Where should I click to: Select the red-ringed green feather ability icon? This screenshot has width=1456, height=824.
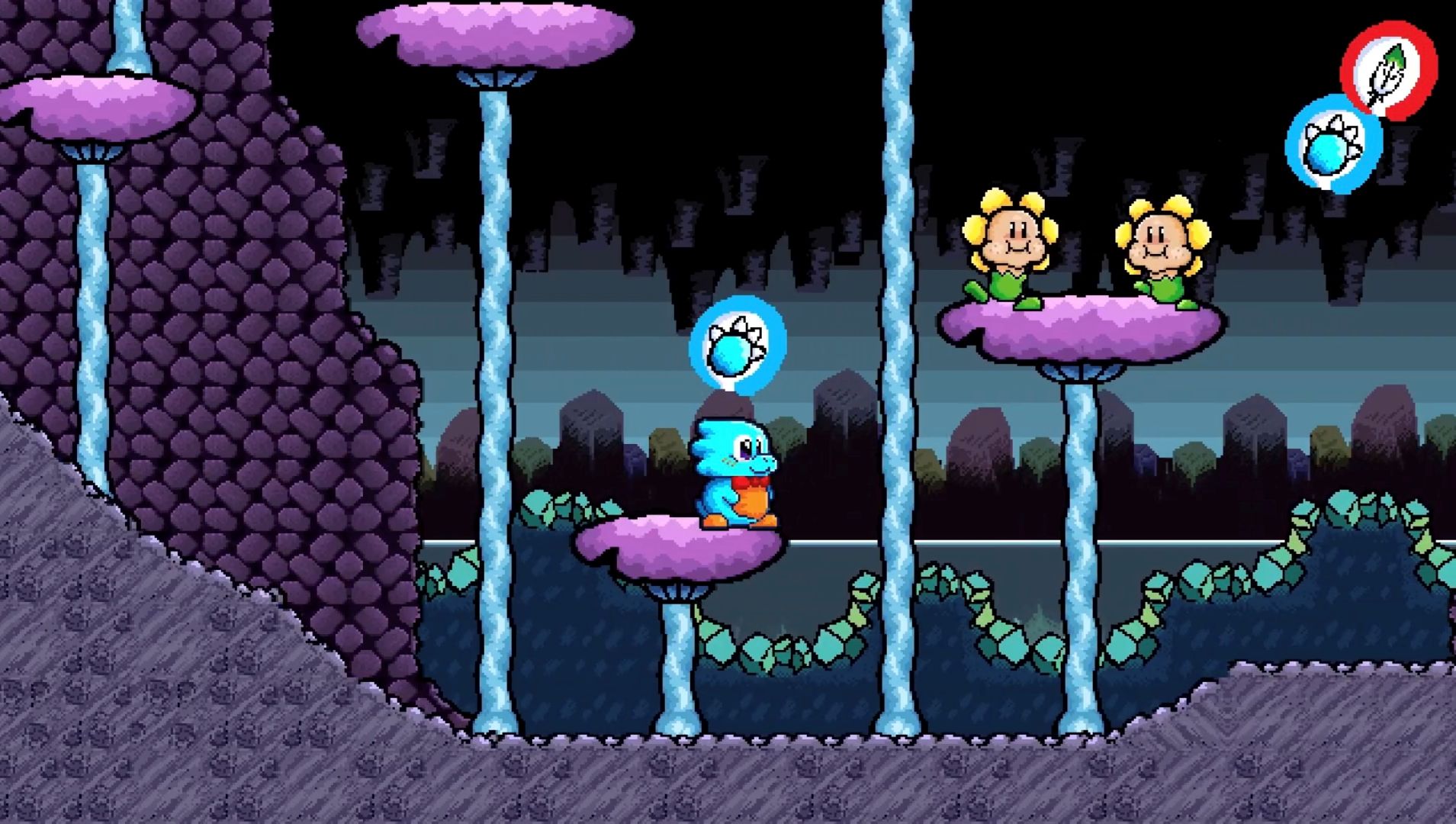click(1388, 71)
